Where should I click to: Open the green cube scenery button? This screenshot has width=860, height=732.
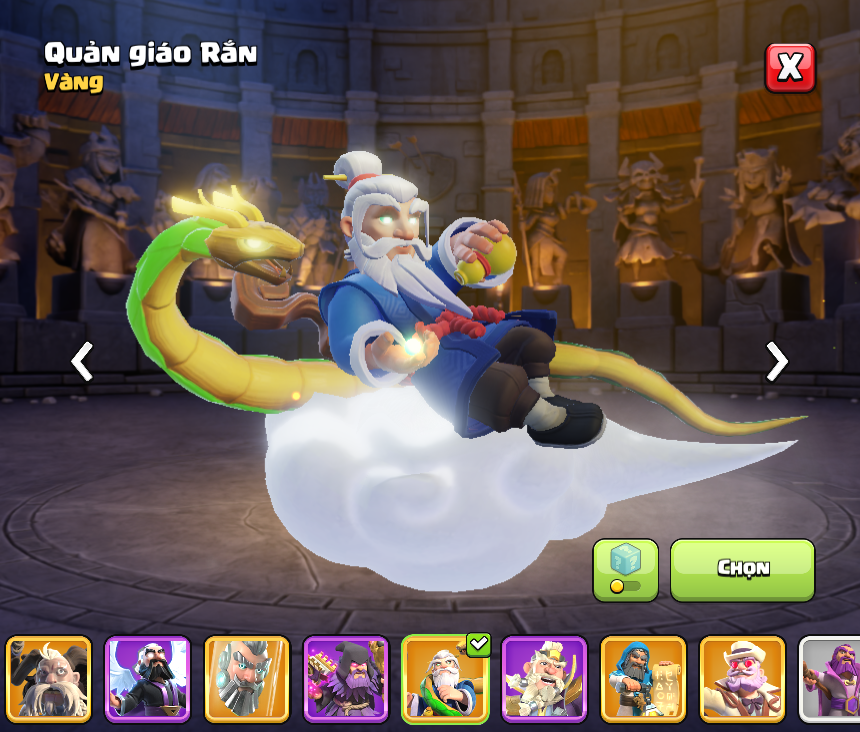(625, 570)
